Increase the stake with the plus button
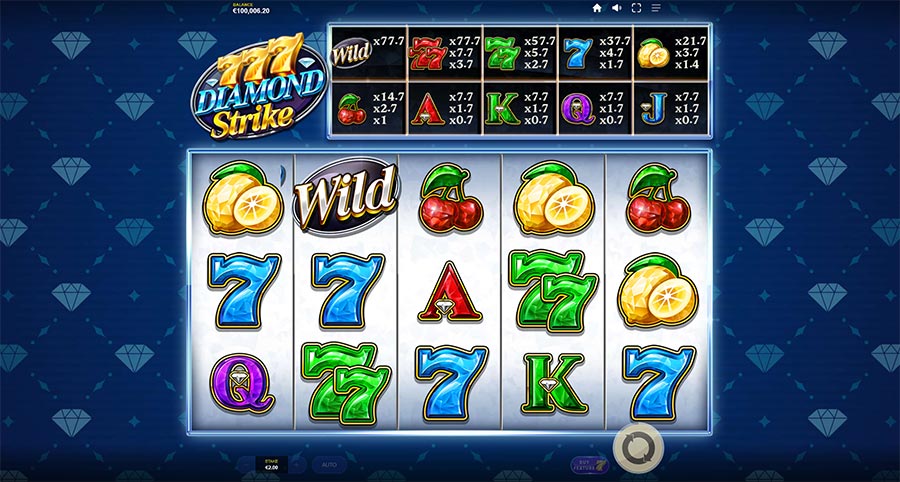 (x=297, y=465)
